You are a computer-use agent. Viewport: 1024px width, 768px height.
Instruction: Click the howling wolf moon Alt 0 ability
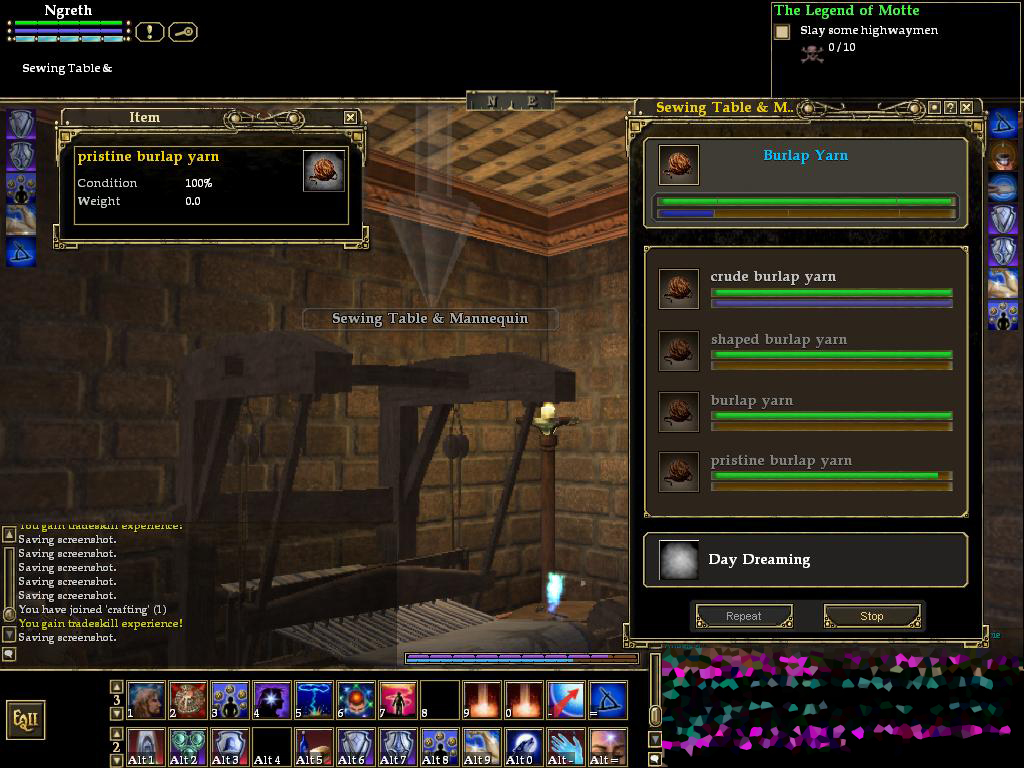coord(524,747)
